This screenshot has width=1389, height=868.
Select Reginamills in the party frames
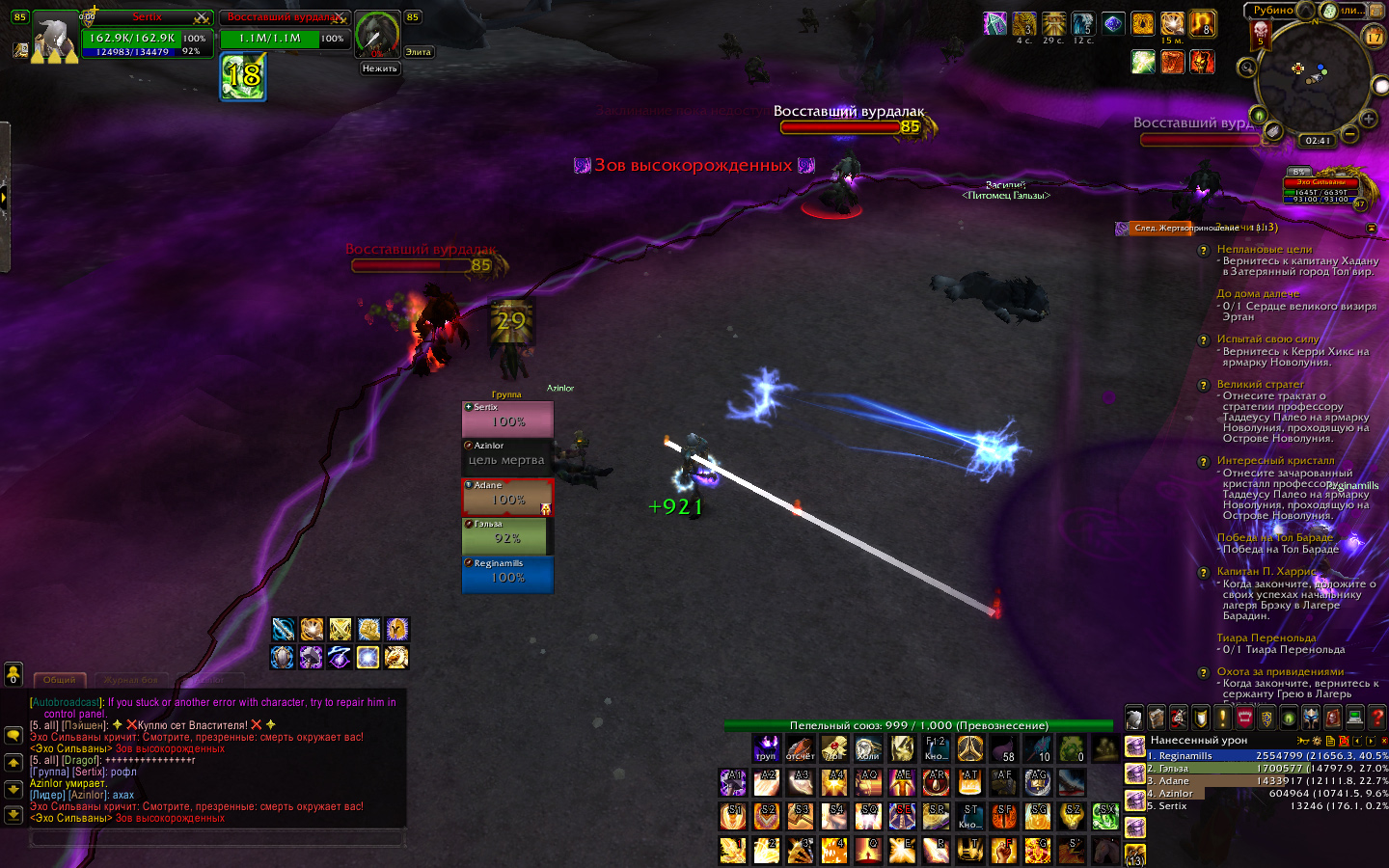[x=507, y=575]
